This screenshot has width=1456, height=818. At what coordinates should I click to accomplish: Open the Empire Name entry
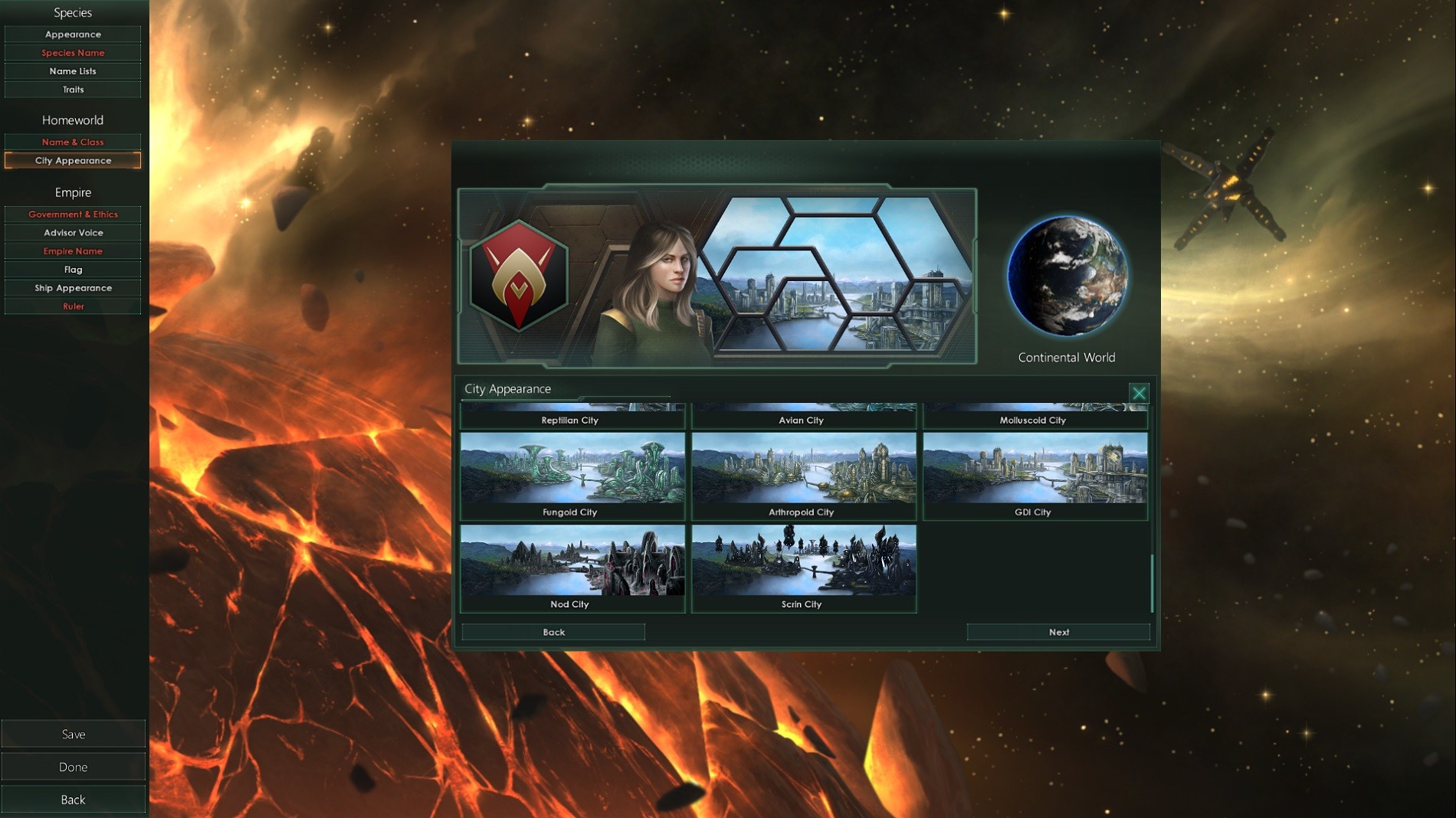[73, 251]
